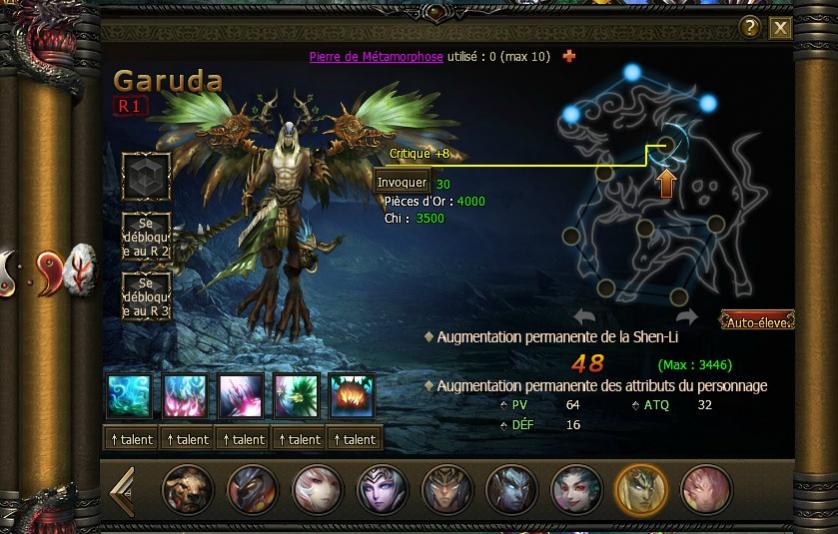Open the Pierre de Métamorphose link

point(376,57)
